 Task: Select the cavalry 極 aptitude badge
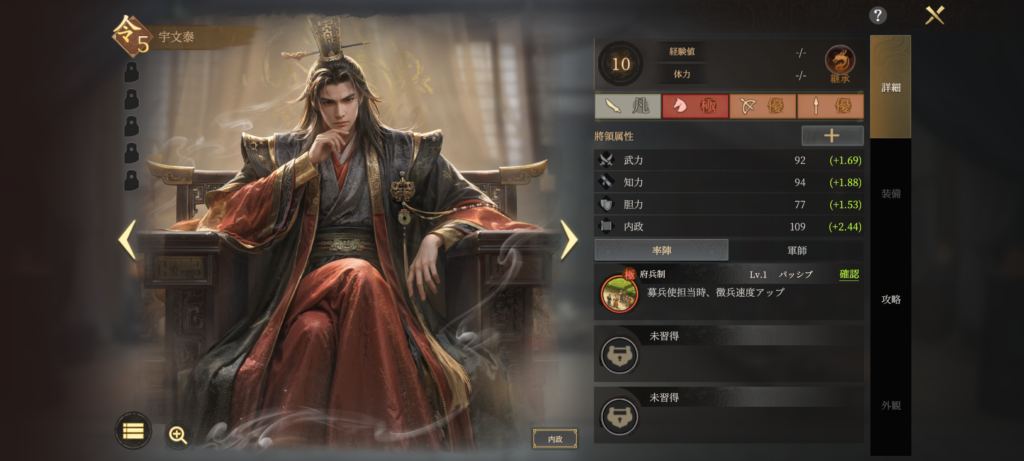pos(695,106)
